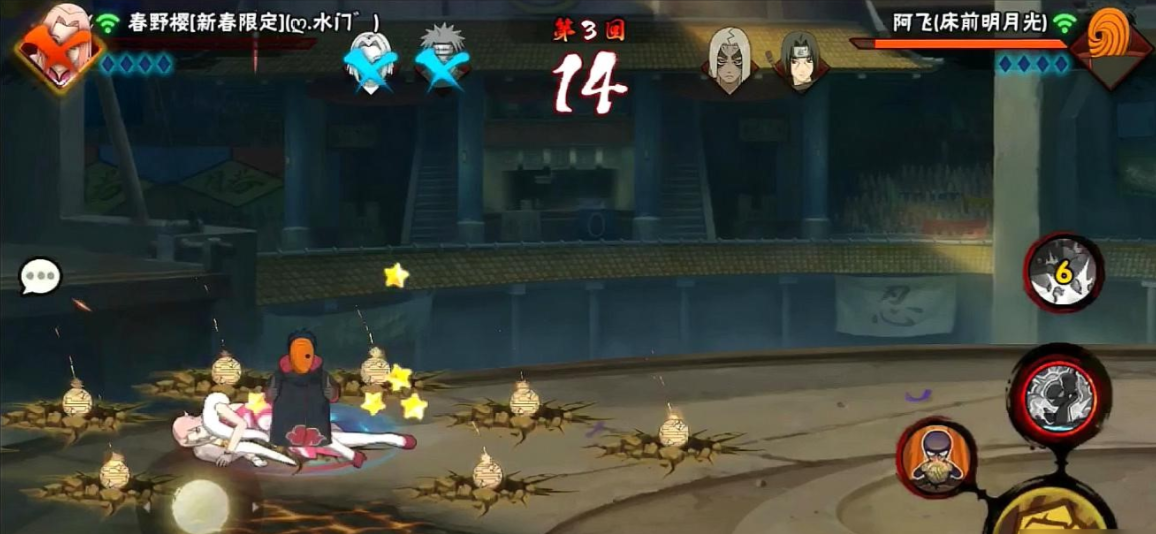Click Itachi's teammate portrait
The width and height of the screenshot is (1156, 534).
799,60
